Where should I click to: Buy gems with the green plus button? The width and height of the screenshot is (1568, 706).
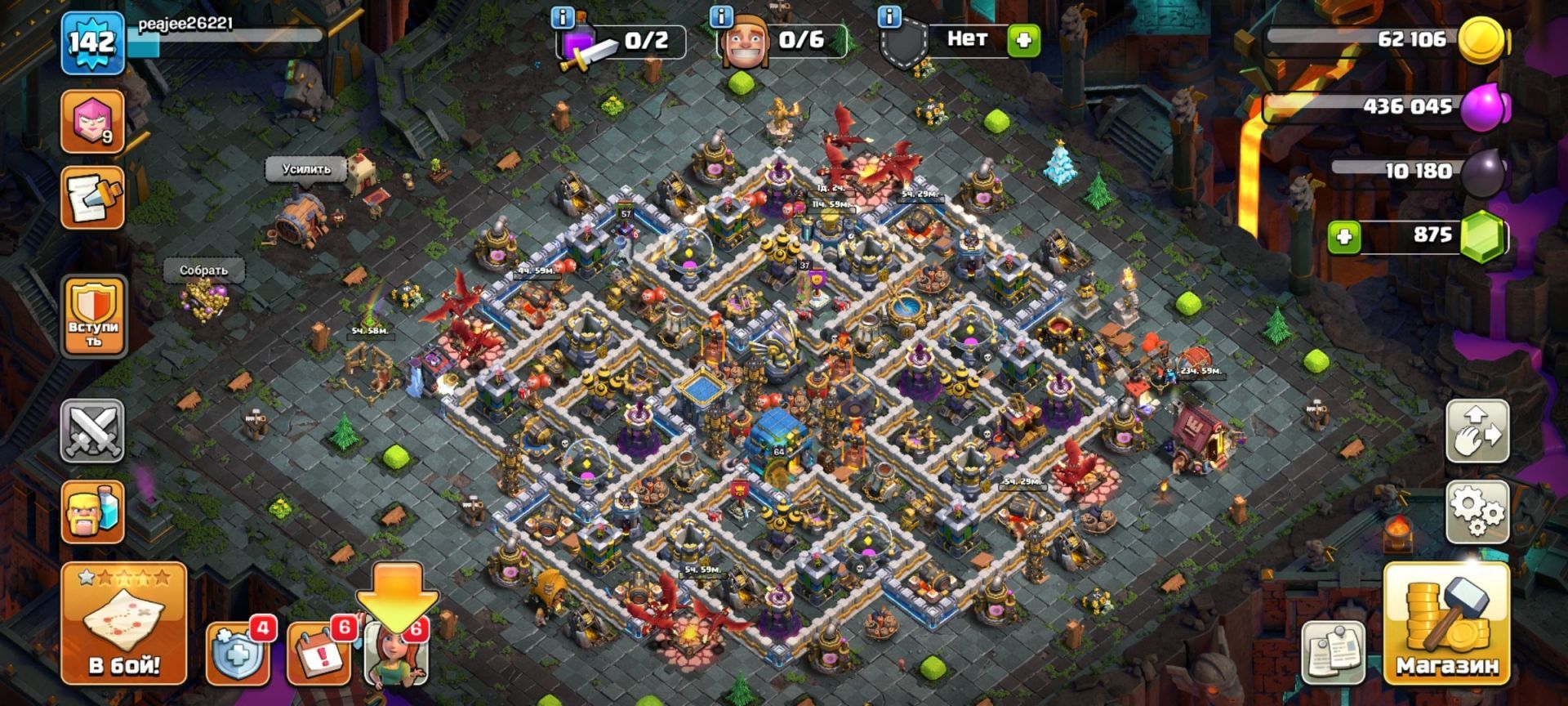1343,237
